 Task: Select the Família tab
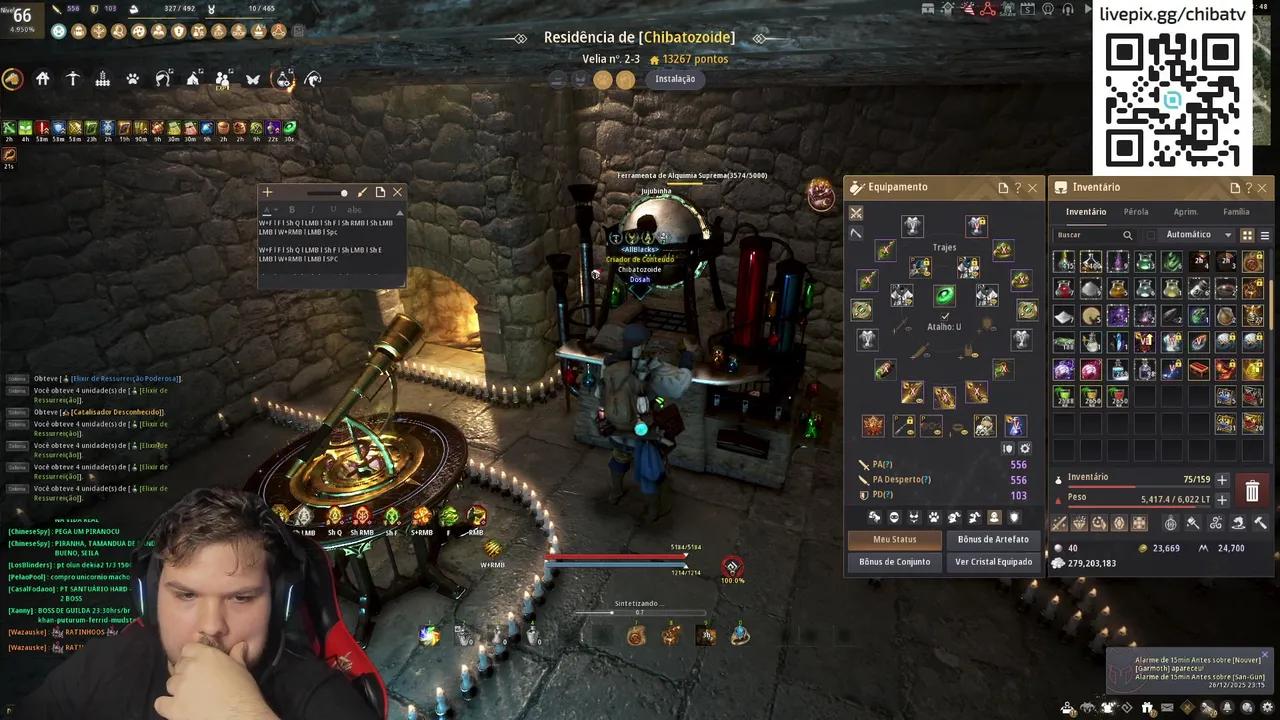pyautogui.click(x=1236, y=212)
